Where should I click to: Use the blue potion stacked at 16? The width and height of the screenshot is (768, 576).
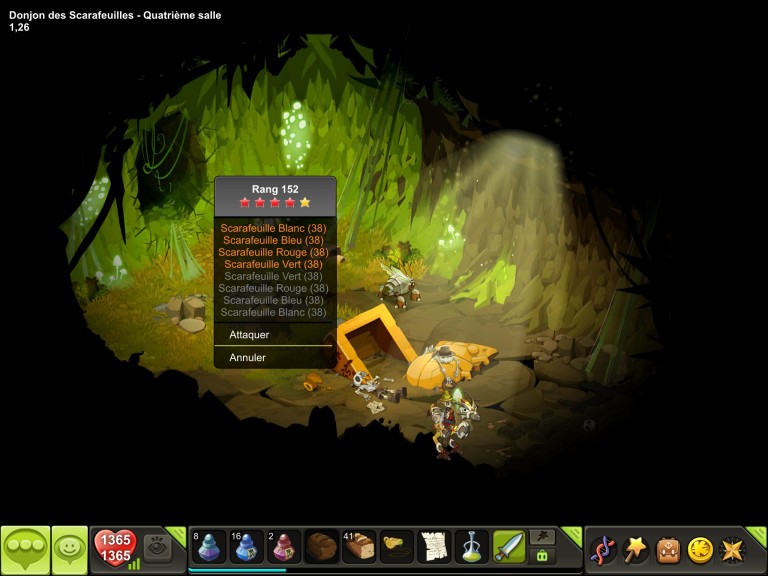point(246,547)
